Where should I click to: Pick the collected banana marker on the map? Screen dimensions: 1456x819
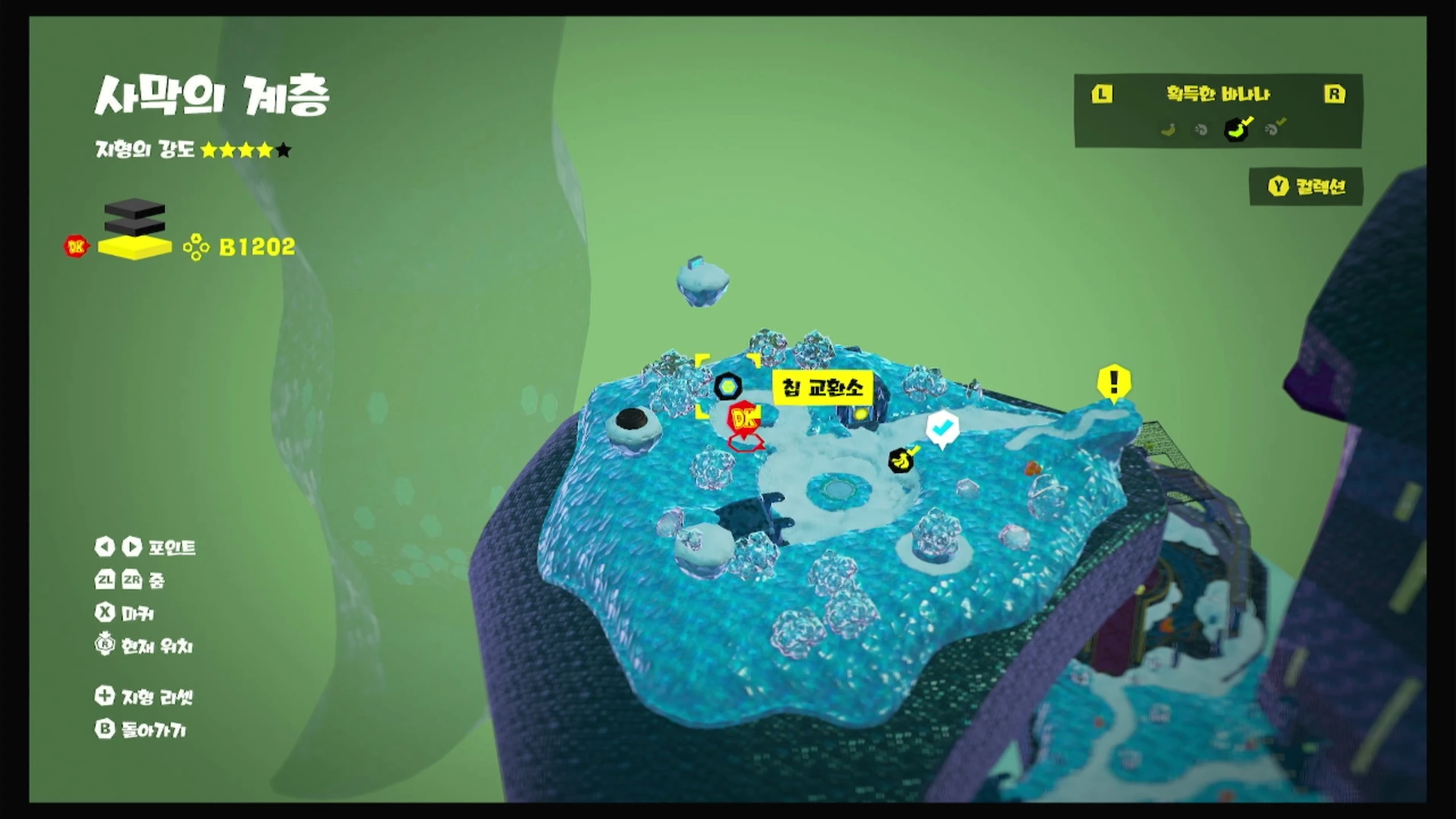coord(901,460)
